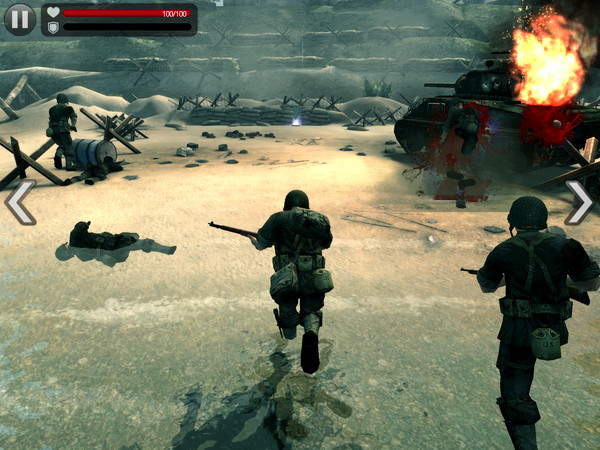Image resolution: width=600 pixels, height=450 pixels.
Task: Pause the game with the pause button
Action: 20,19
